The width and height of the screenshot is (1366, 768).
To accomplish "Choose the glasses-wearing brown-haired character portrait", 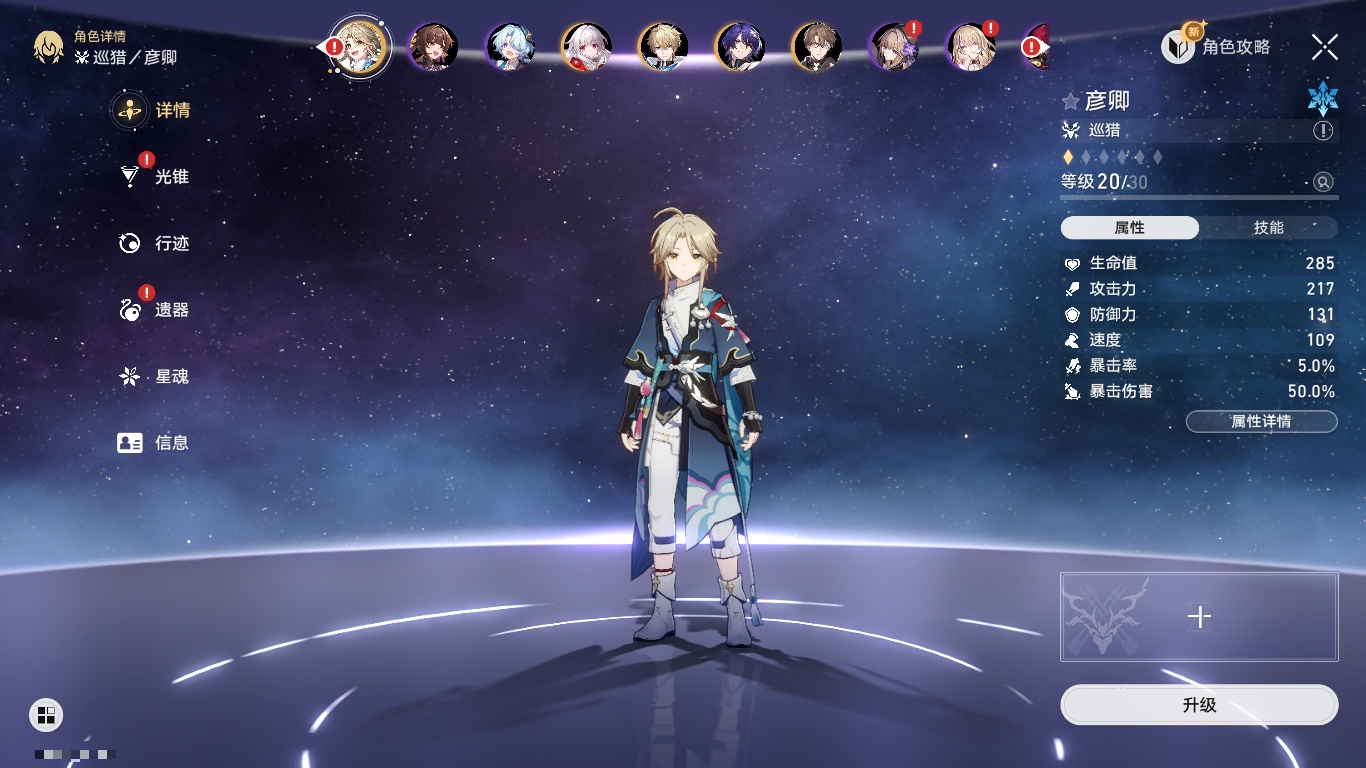I will pos(817,47).
